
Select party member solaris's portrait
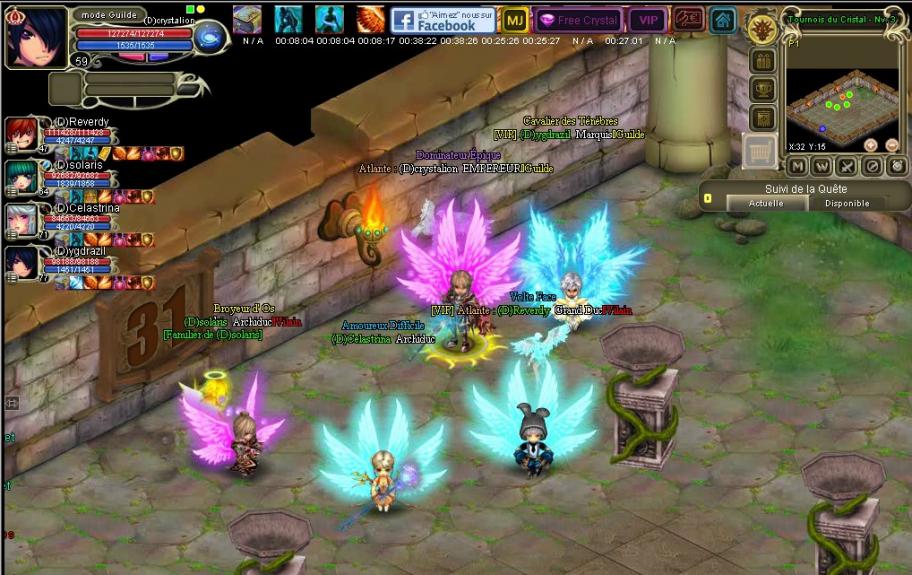tap(20, 175)
